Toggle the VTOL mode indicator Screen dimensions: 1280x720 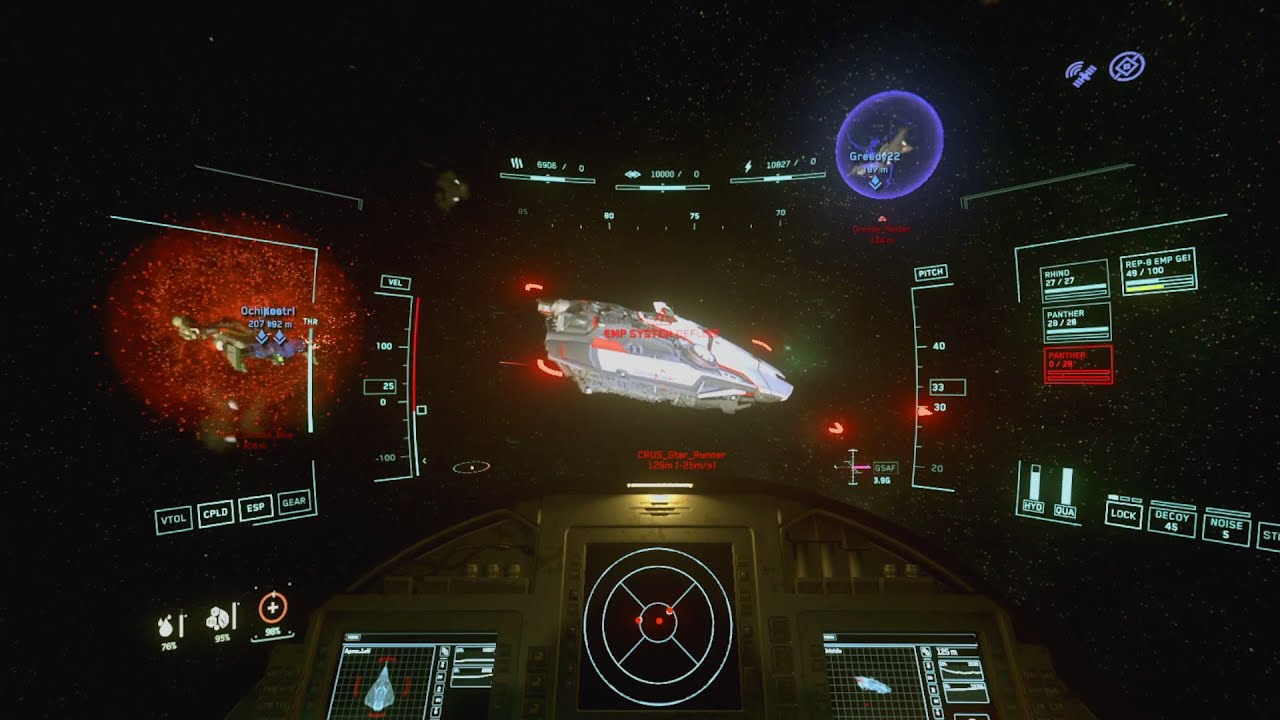(174, 520)
